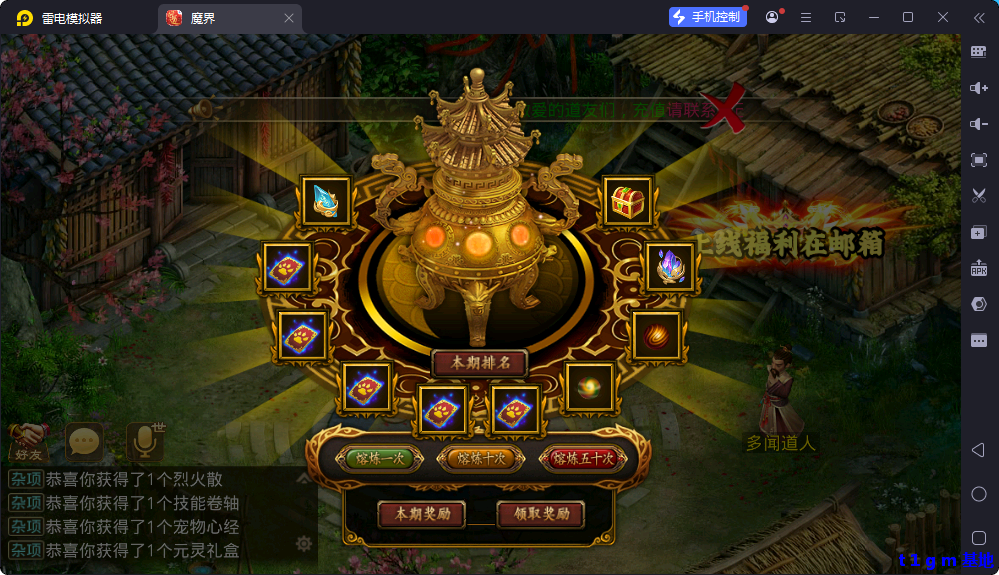
Task: Expand the chat log with the arrow
Action: 304,479
